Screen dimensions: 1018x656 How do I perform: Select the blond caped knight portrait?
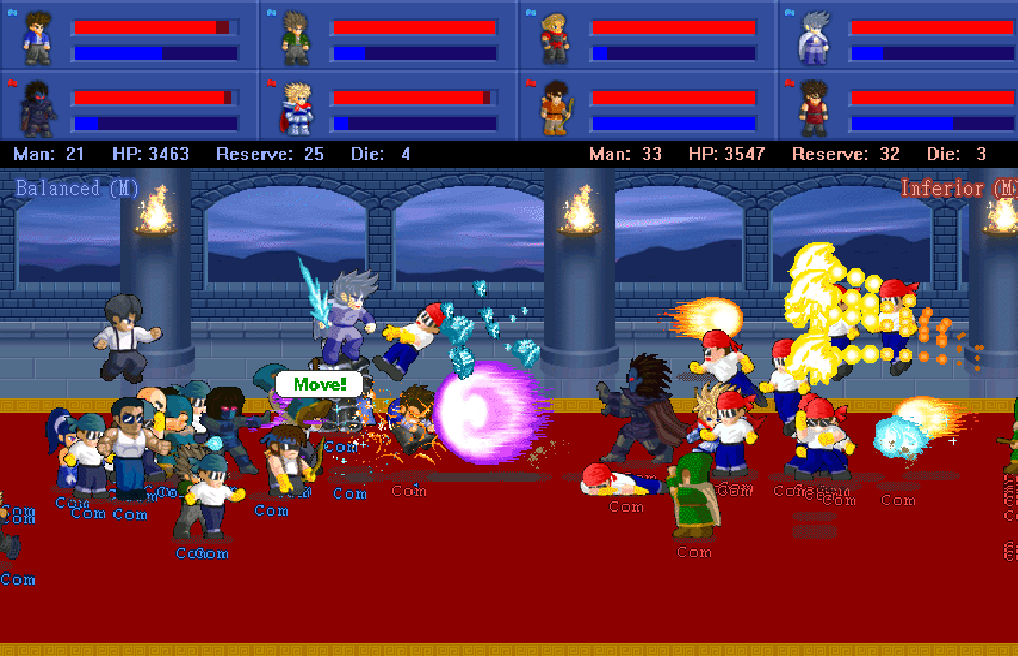(x=296, y=107)
